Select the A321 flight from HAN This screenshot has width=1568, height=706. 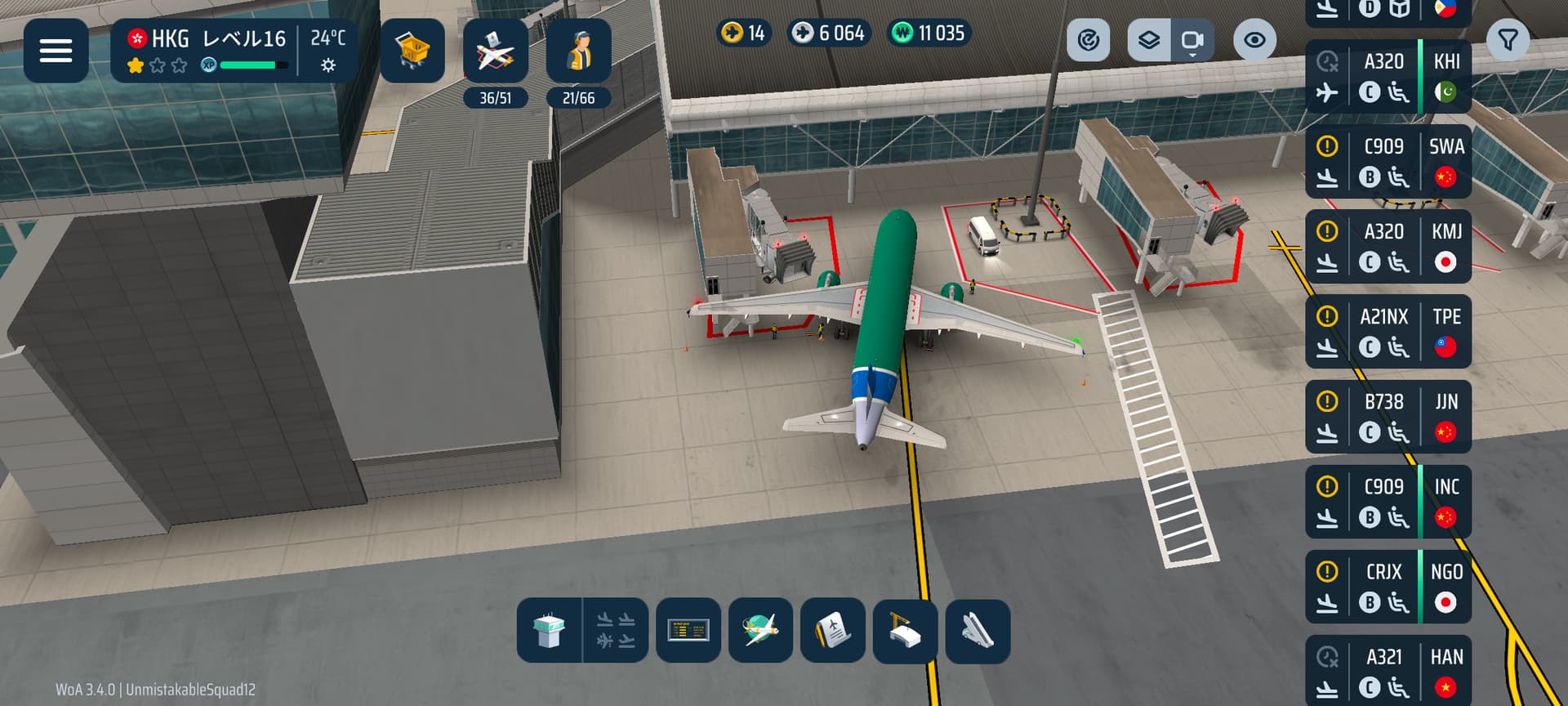pos(1388,670)
